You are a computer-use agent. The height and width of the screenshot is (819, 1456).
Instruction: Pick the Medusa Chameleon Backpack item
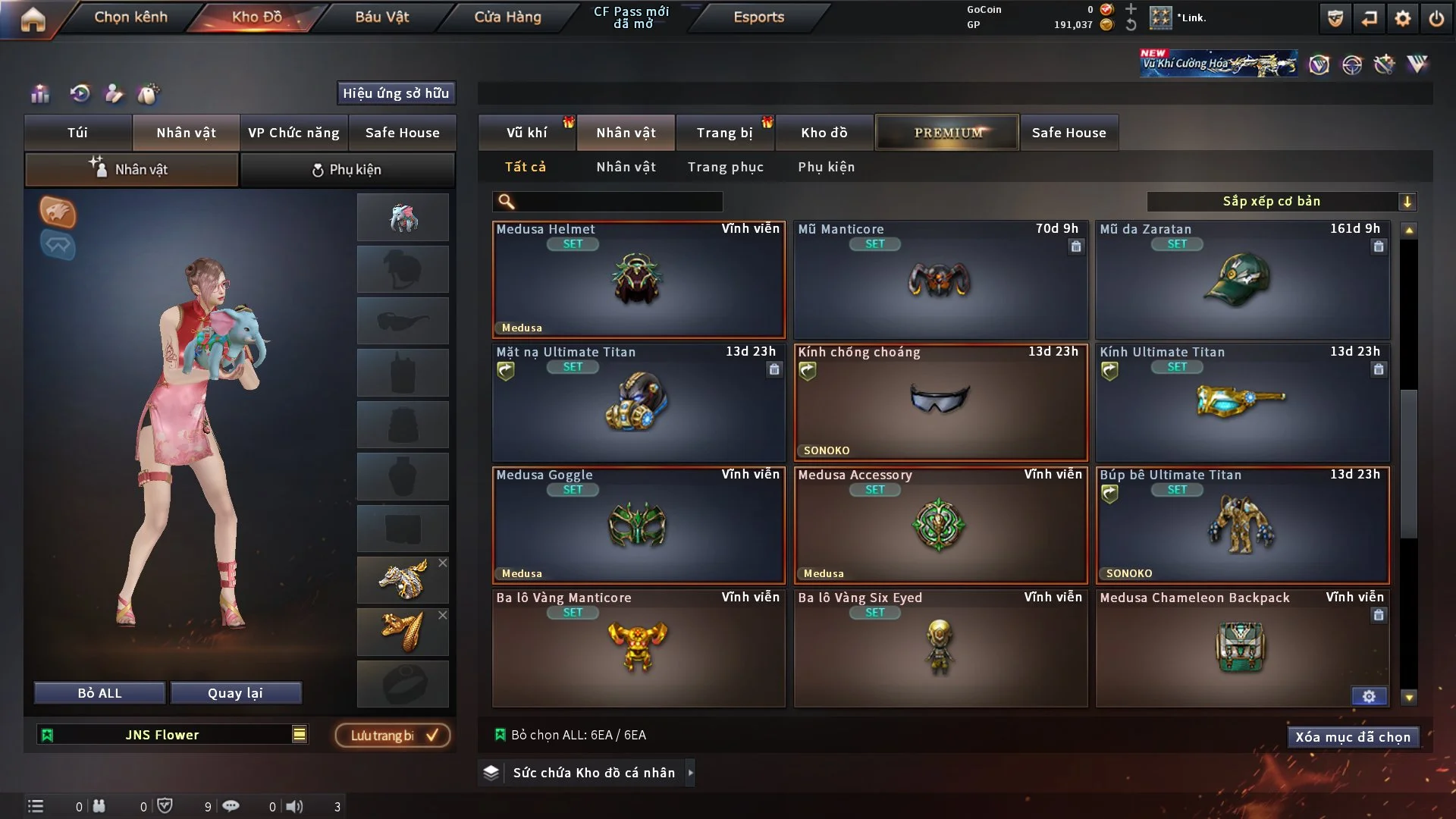(1241, 648)
